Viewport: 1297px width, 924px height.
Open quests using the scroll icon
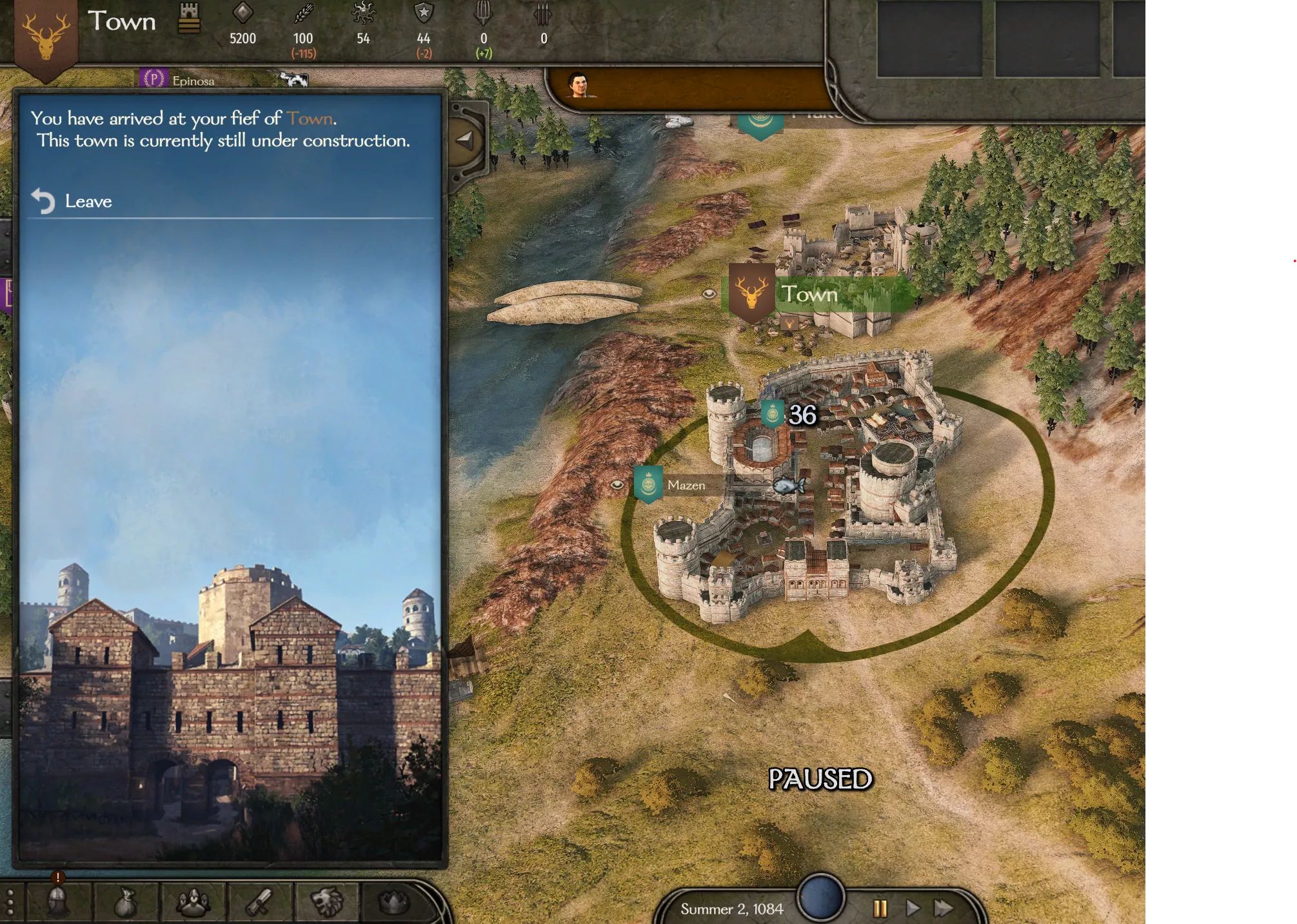[x=260, y=901]
